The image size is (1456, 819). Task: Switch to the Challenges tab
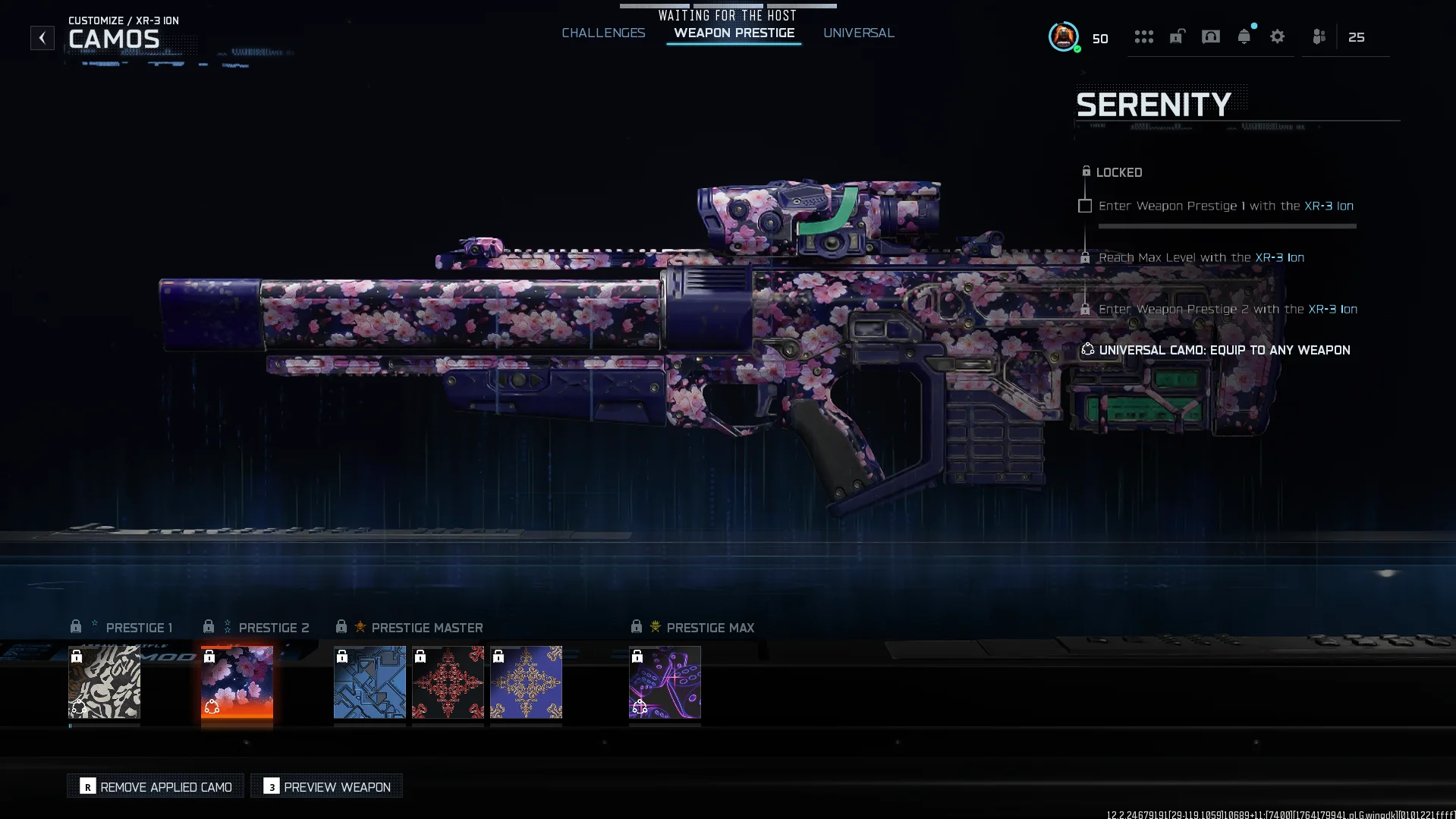(603, 33)
